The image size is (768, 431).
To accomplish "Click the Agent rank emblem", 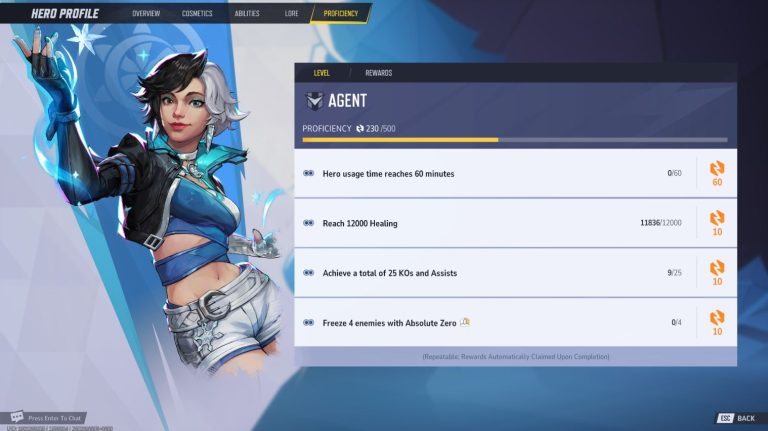I will point(315,101).
